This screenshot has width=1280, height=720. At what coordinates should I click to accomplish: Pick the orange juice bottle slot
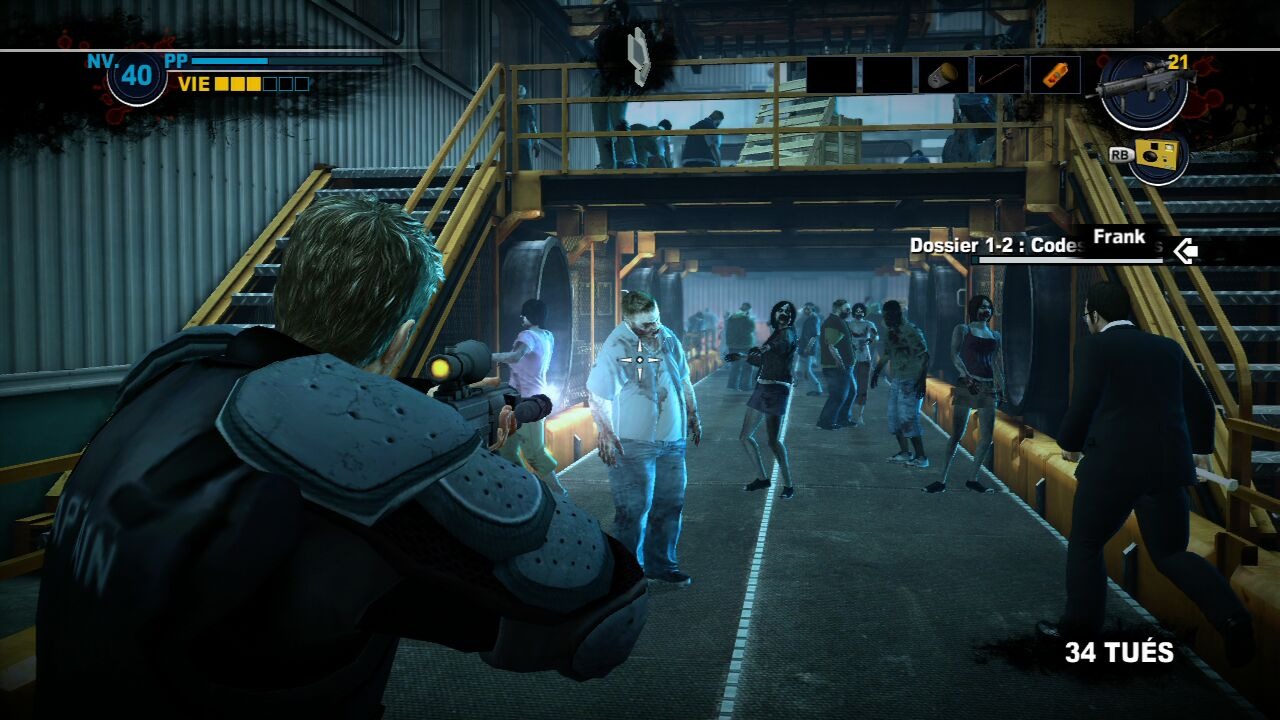click(1055, 75)
